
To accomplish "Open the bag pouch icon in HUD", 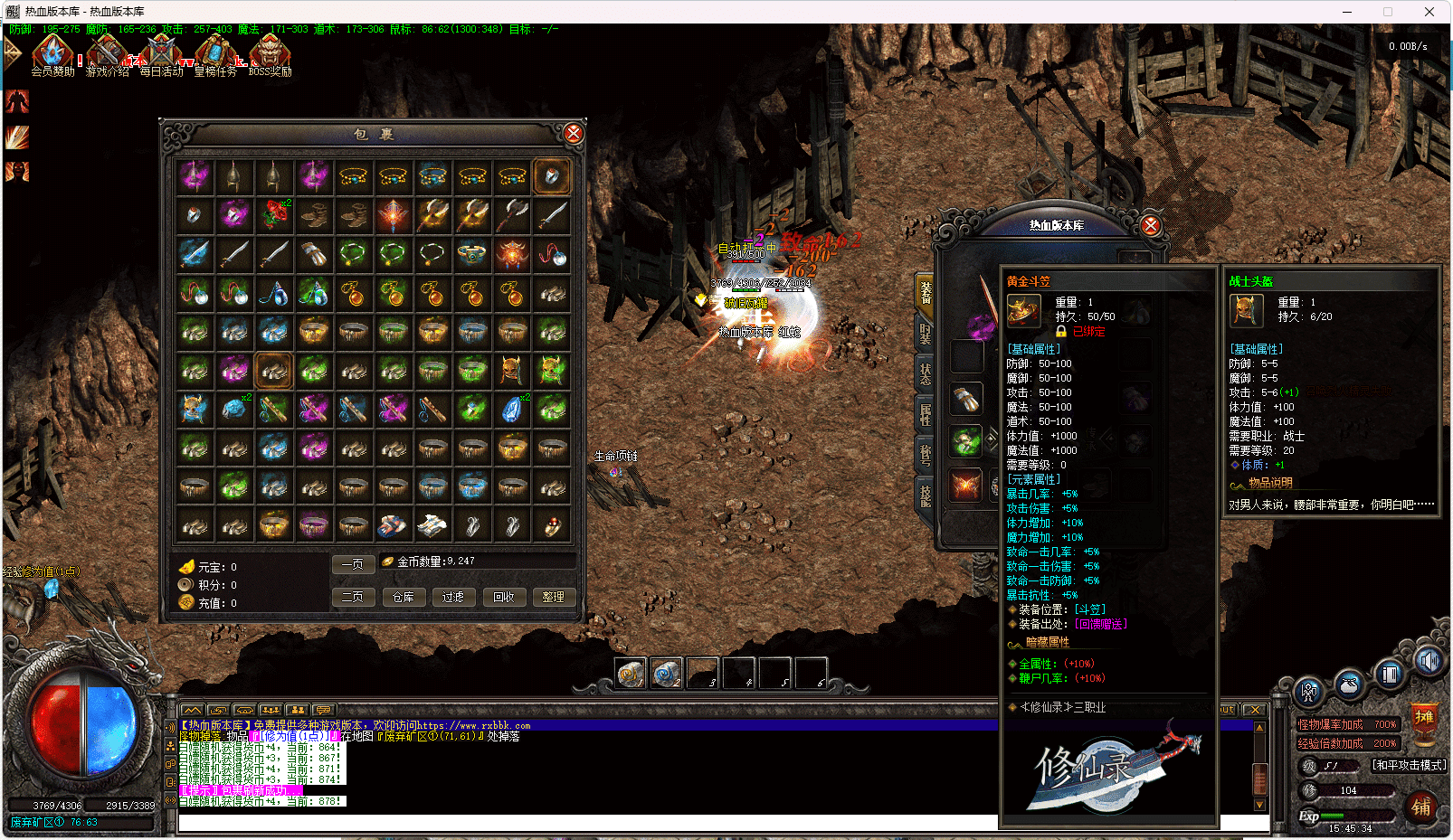I will [1349, 684].
